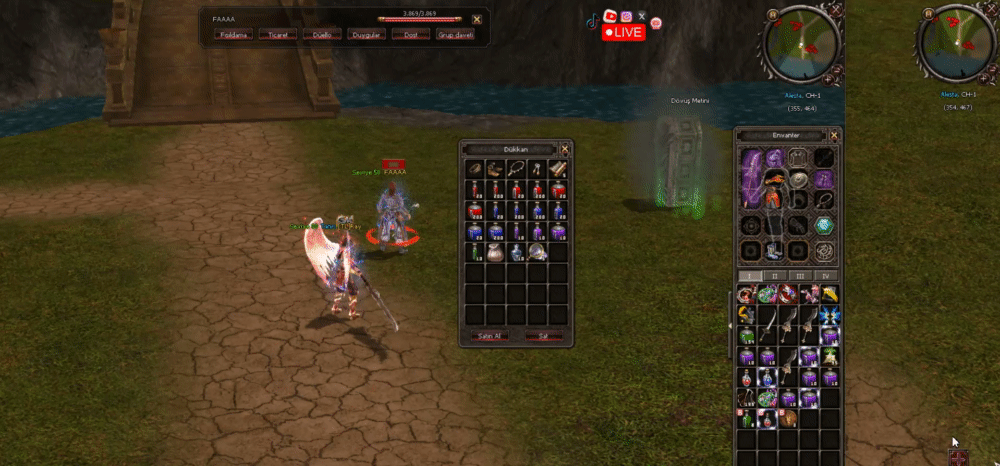Click the Sat sell button
Image resolution: width=1000 pixels, height=466 pixels.
pyautogui.click(x=542, y=336)
